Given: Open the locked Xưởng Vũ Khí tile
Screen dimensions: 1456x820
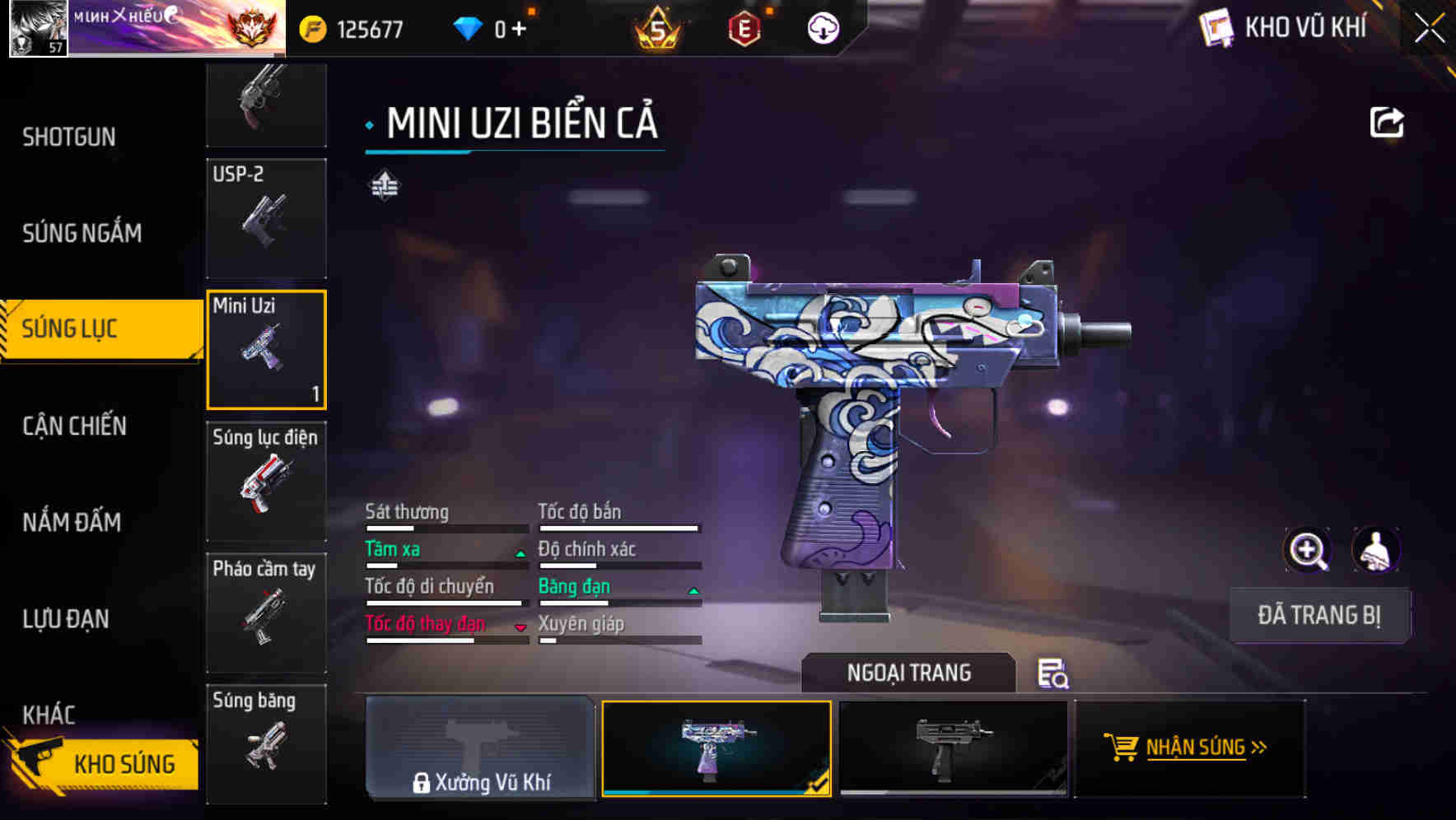Looking at the screenshot, I should (480, 748).
